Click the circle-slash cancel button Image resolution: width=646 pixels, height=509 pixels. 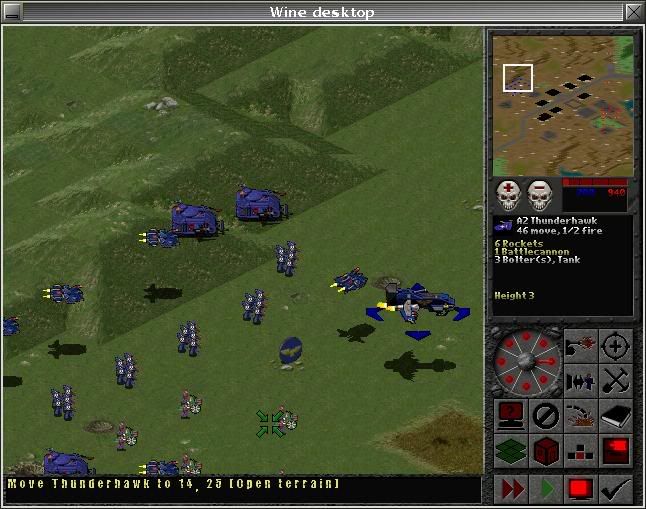pyautogui.click(x=545, y=415)
